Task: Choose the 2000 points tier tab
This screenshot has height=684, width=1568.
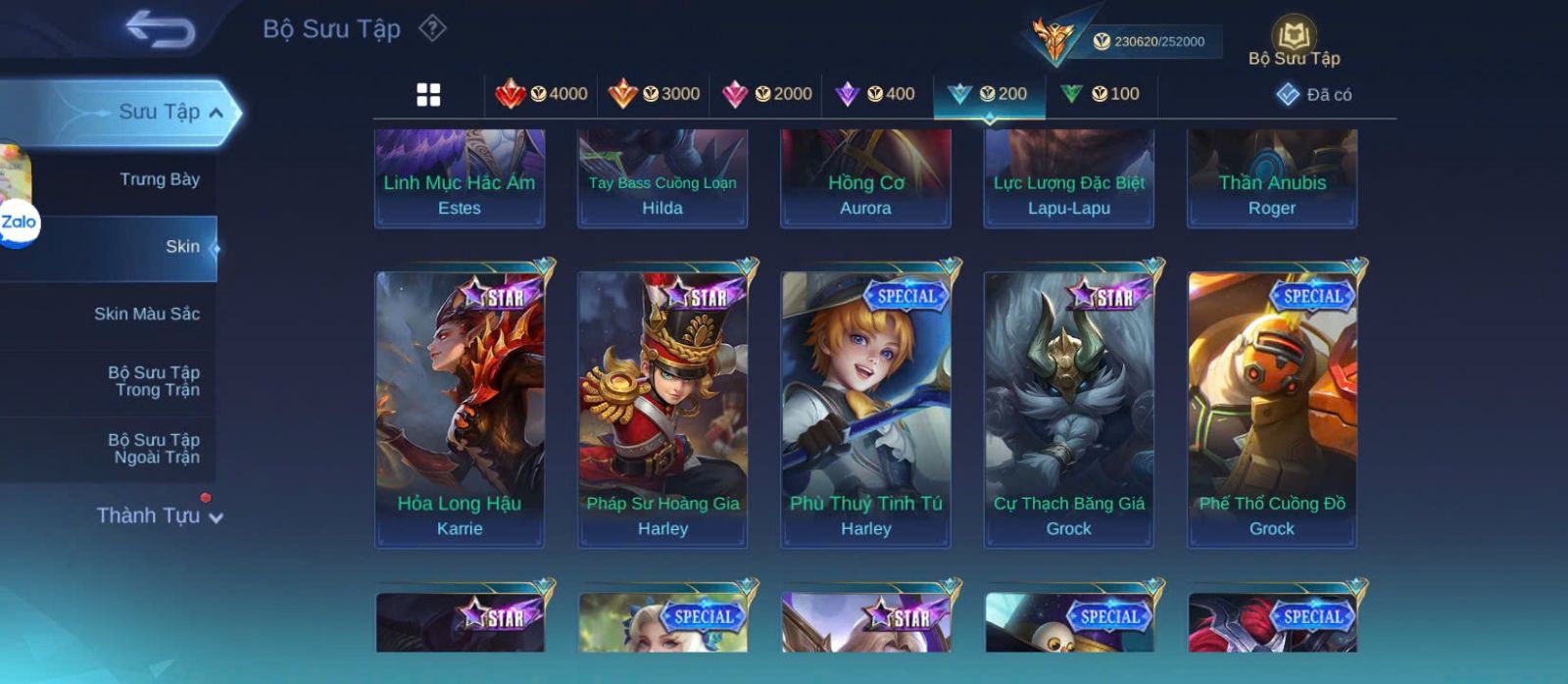Action: (766, 94)
